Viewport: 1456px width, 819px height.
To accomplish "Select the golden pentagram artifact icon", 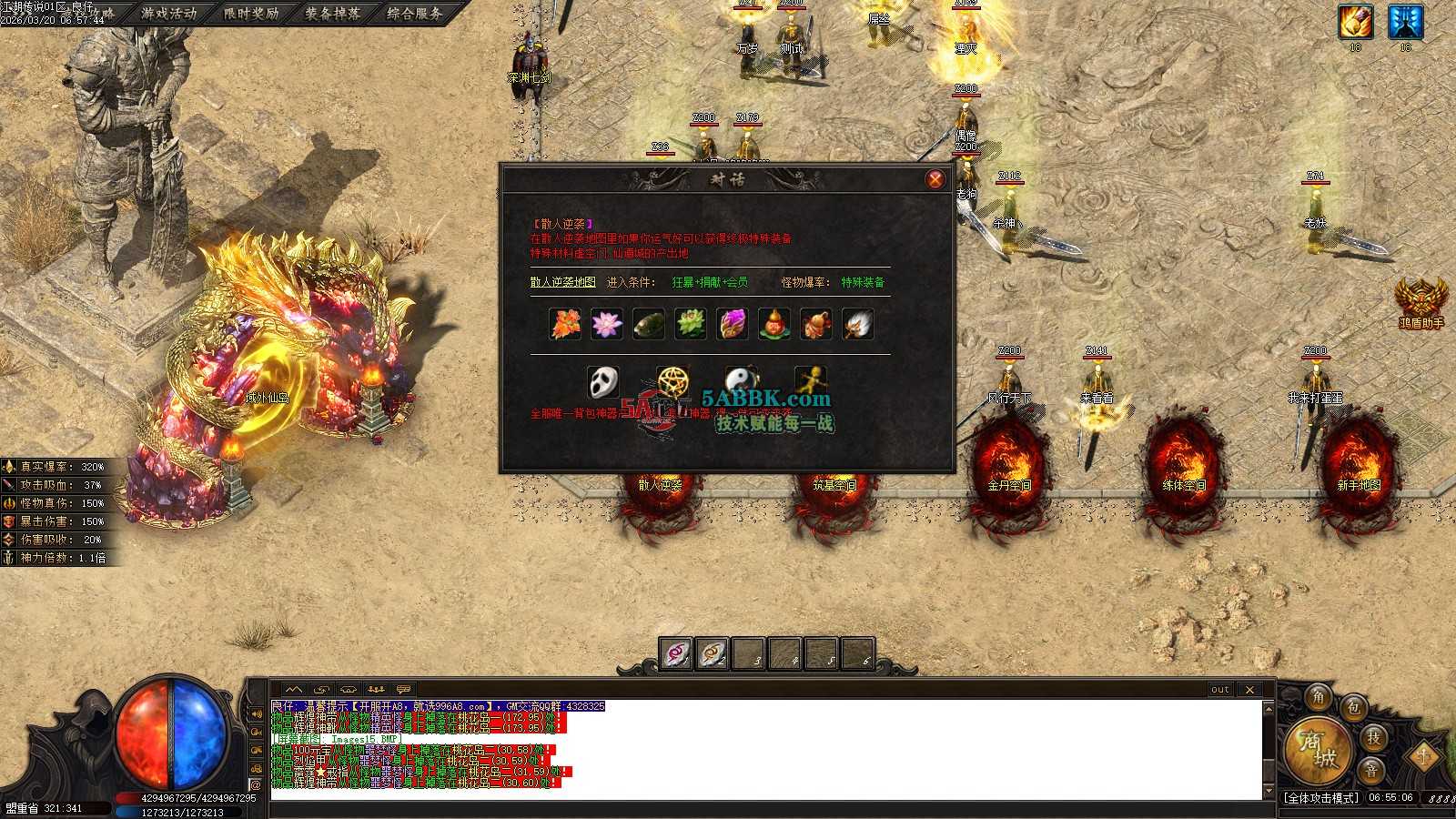I will click(672, 382).
